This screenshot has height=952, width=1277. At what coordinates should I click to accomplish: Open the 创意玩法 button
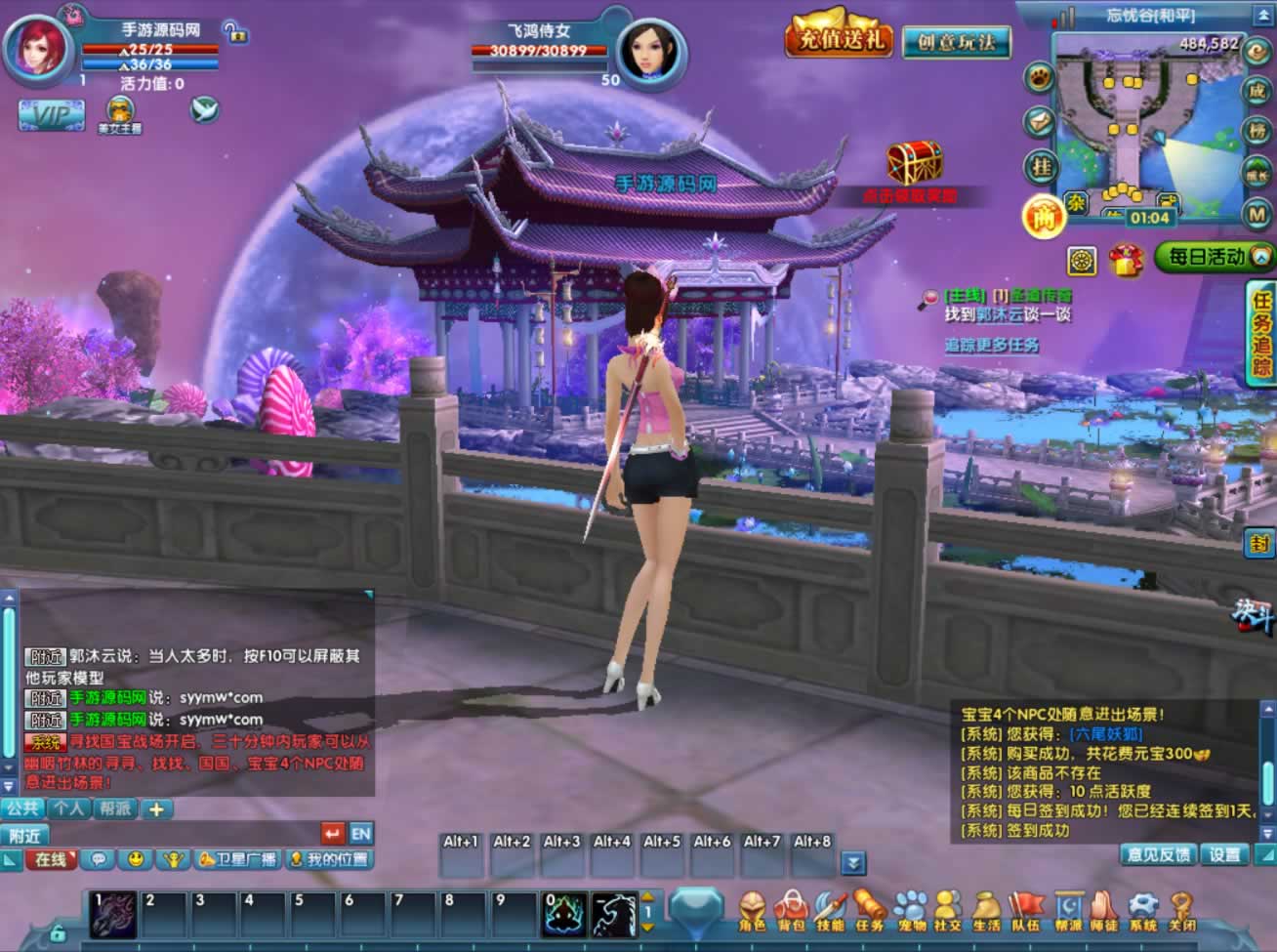[956, 42]
